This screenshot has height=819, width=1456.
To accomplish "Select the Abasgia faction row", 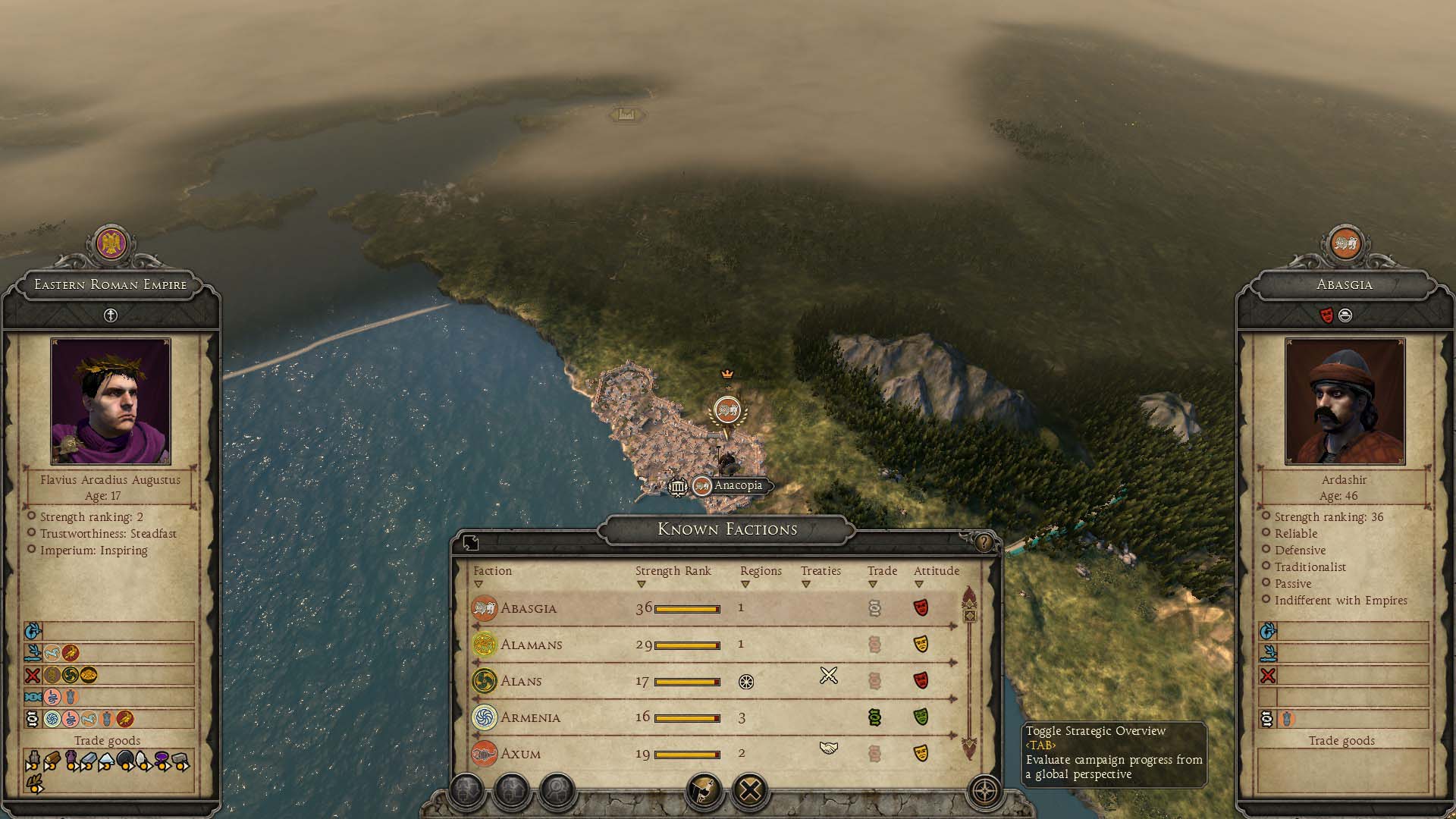I will [529, 608].
